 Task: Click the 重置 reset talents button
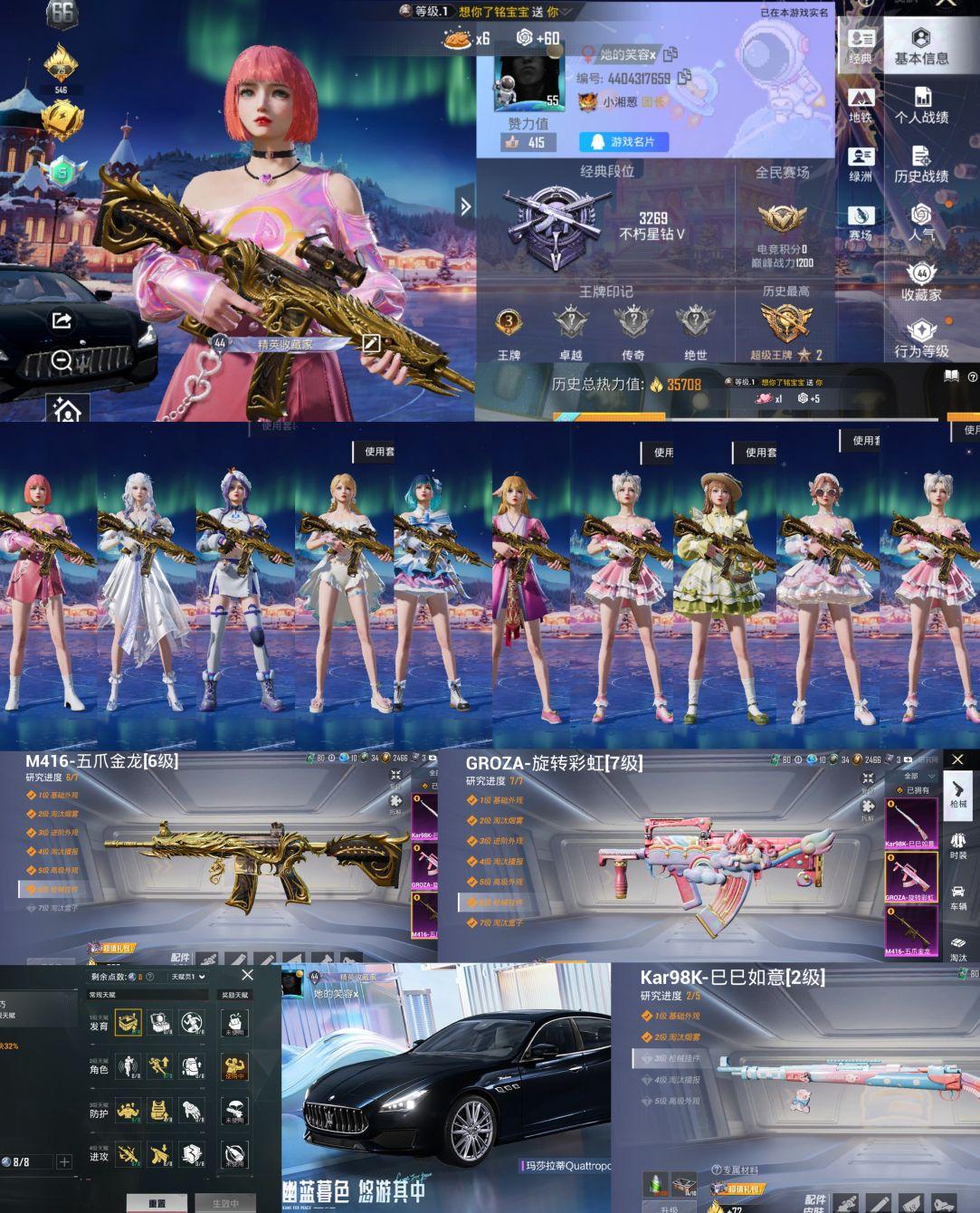157,1203
